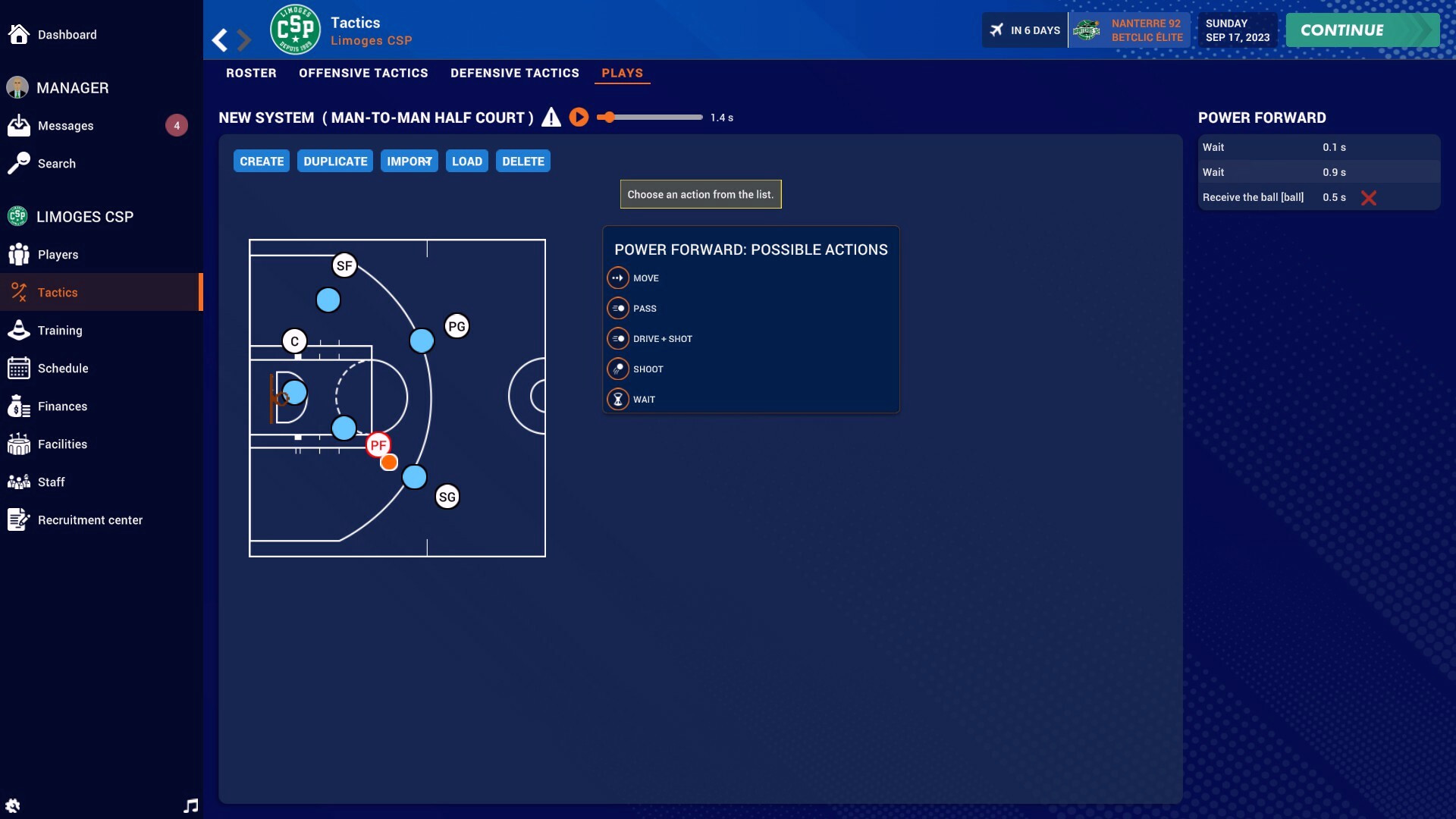
Task: Choose the DRIVE + SHOT action
Action: click(x=662, y=339)
